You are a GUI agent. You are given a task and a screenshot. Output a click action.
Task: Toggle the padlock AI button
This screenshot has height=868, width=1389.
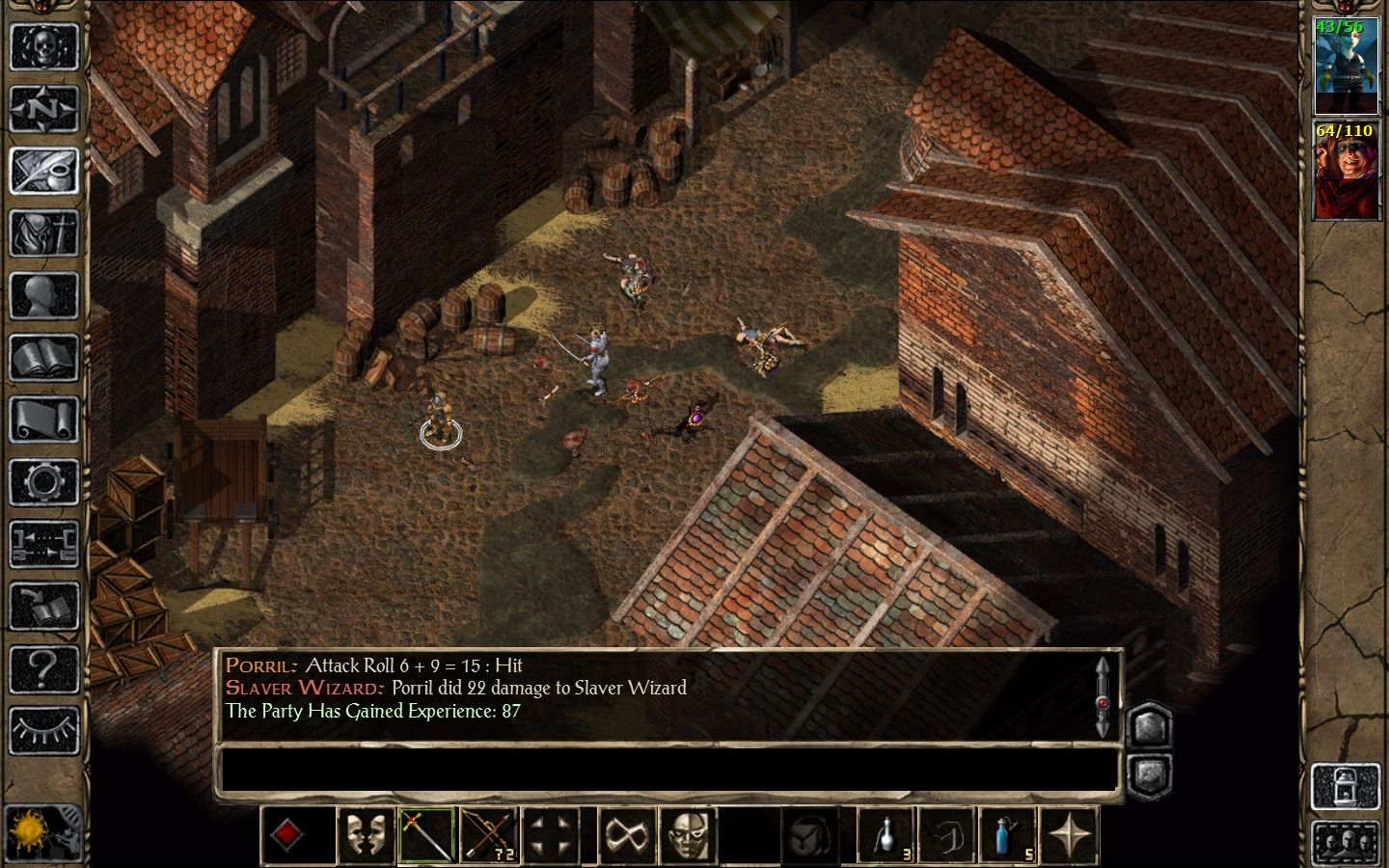pos(1346,786)
